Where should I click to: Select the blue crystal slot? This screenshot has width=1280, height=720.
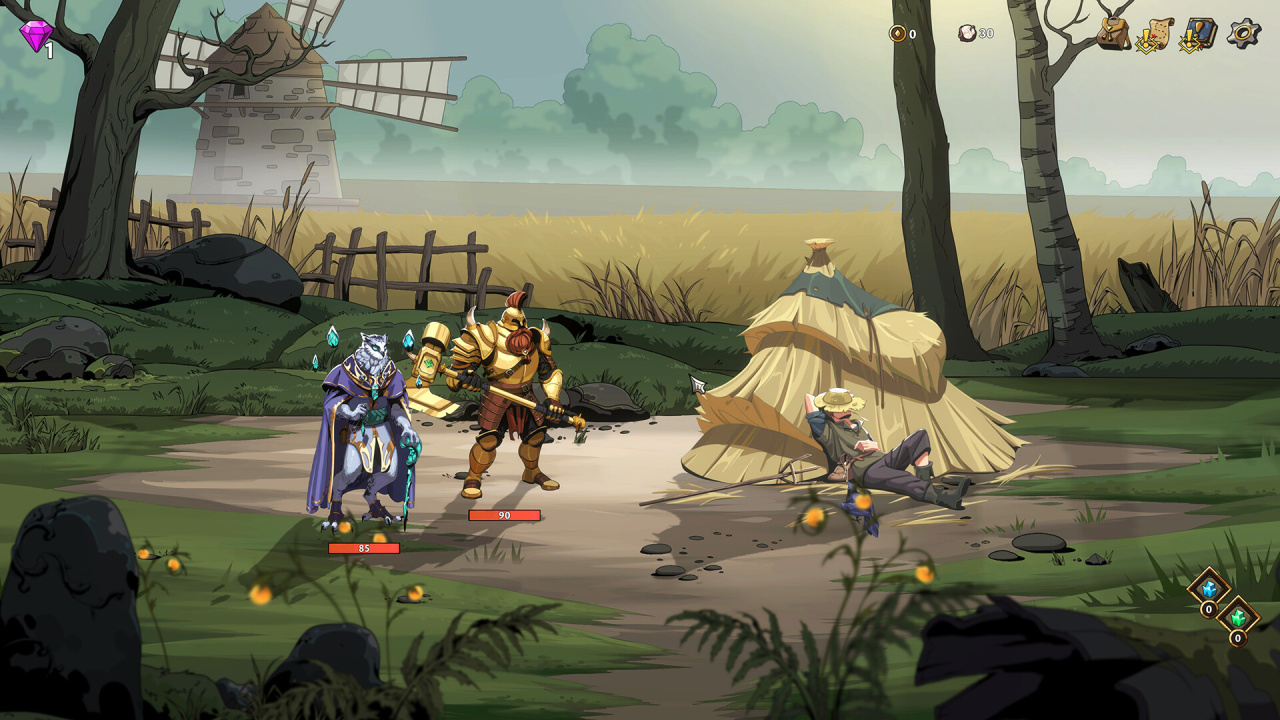point(1208,588)
